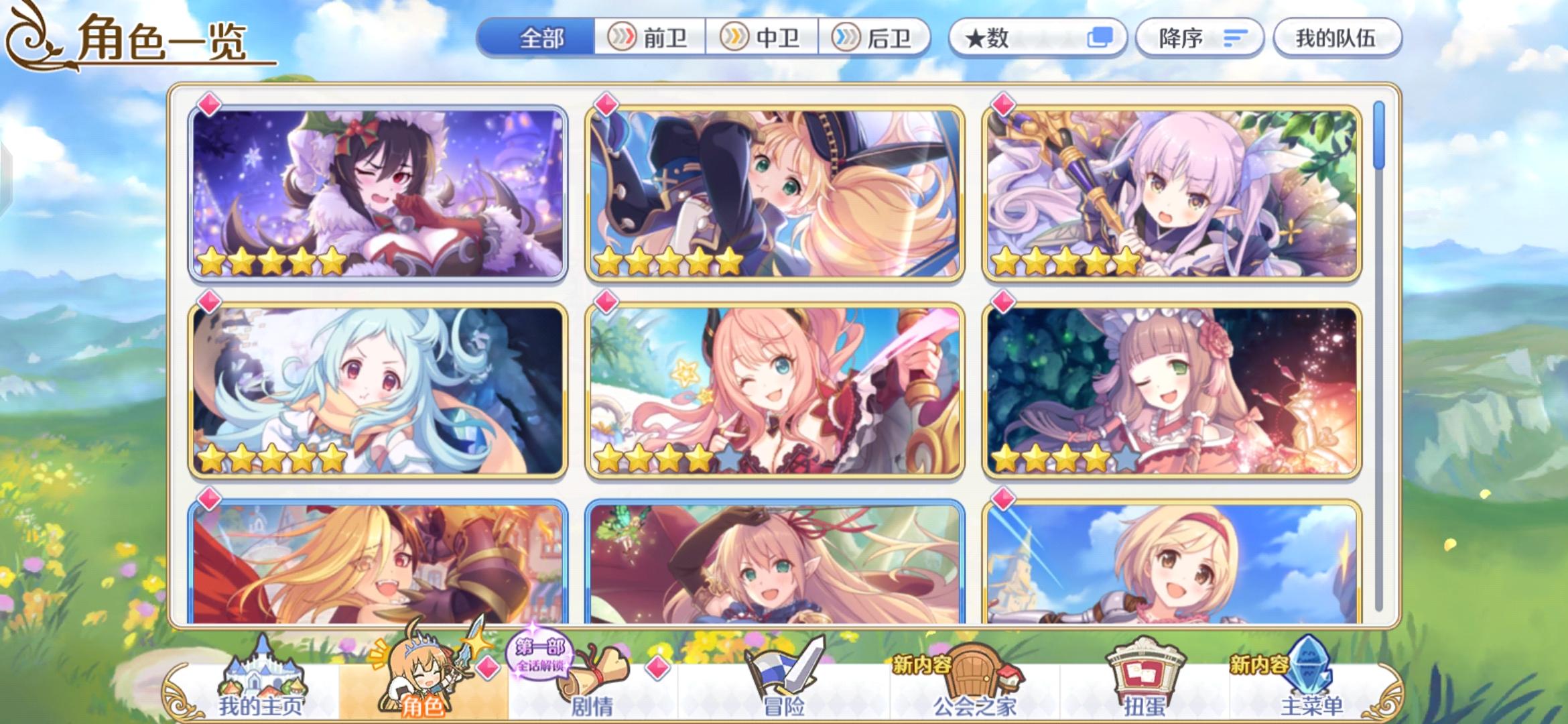Open the 角色 (Character) menu icon
1568x724 pixels.
pyautogui.click(x=415, y=674)
